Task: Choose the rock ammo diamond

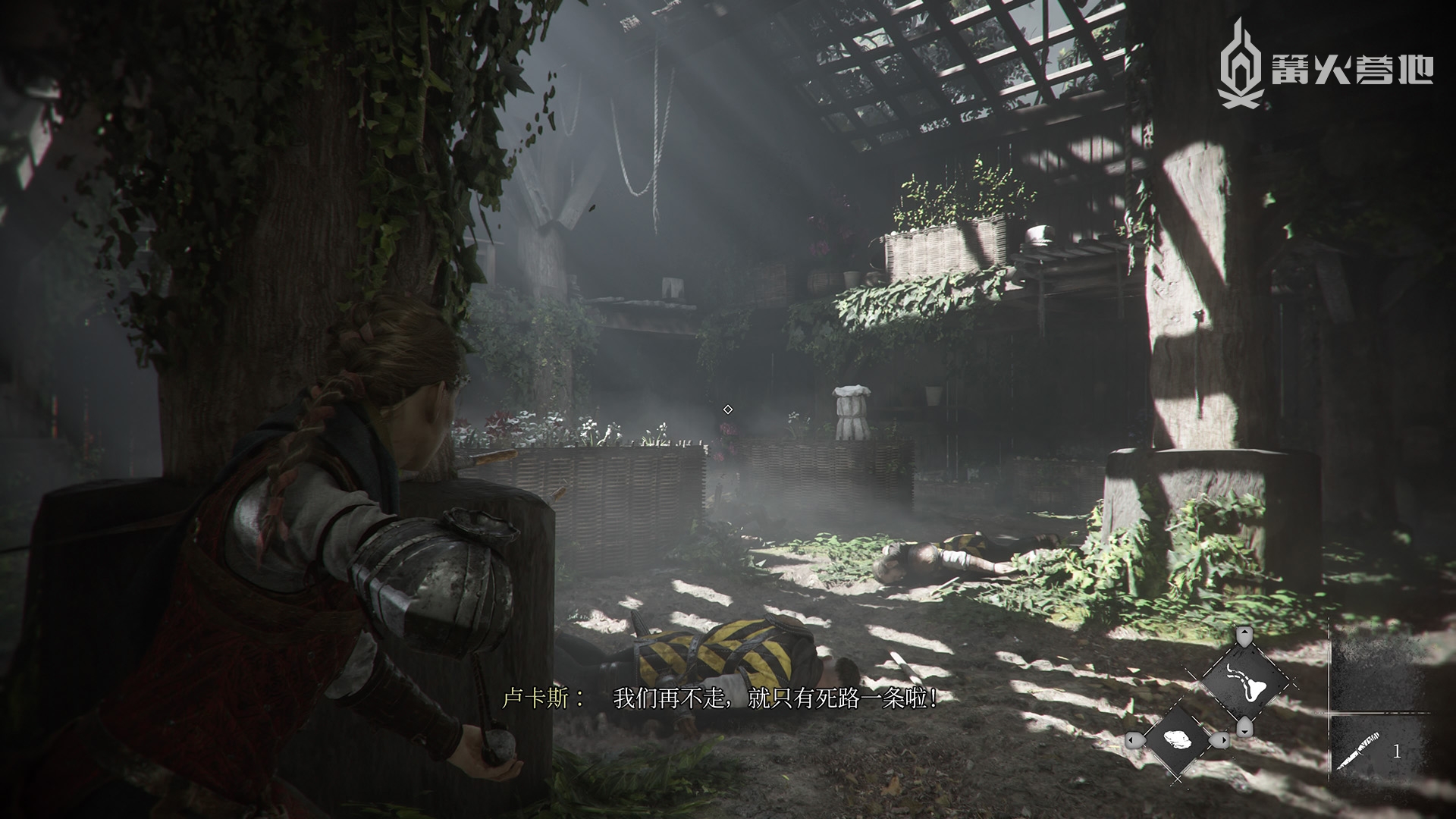Action: pyautogui.click(x=1176, y=739)
